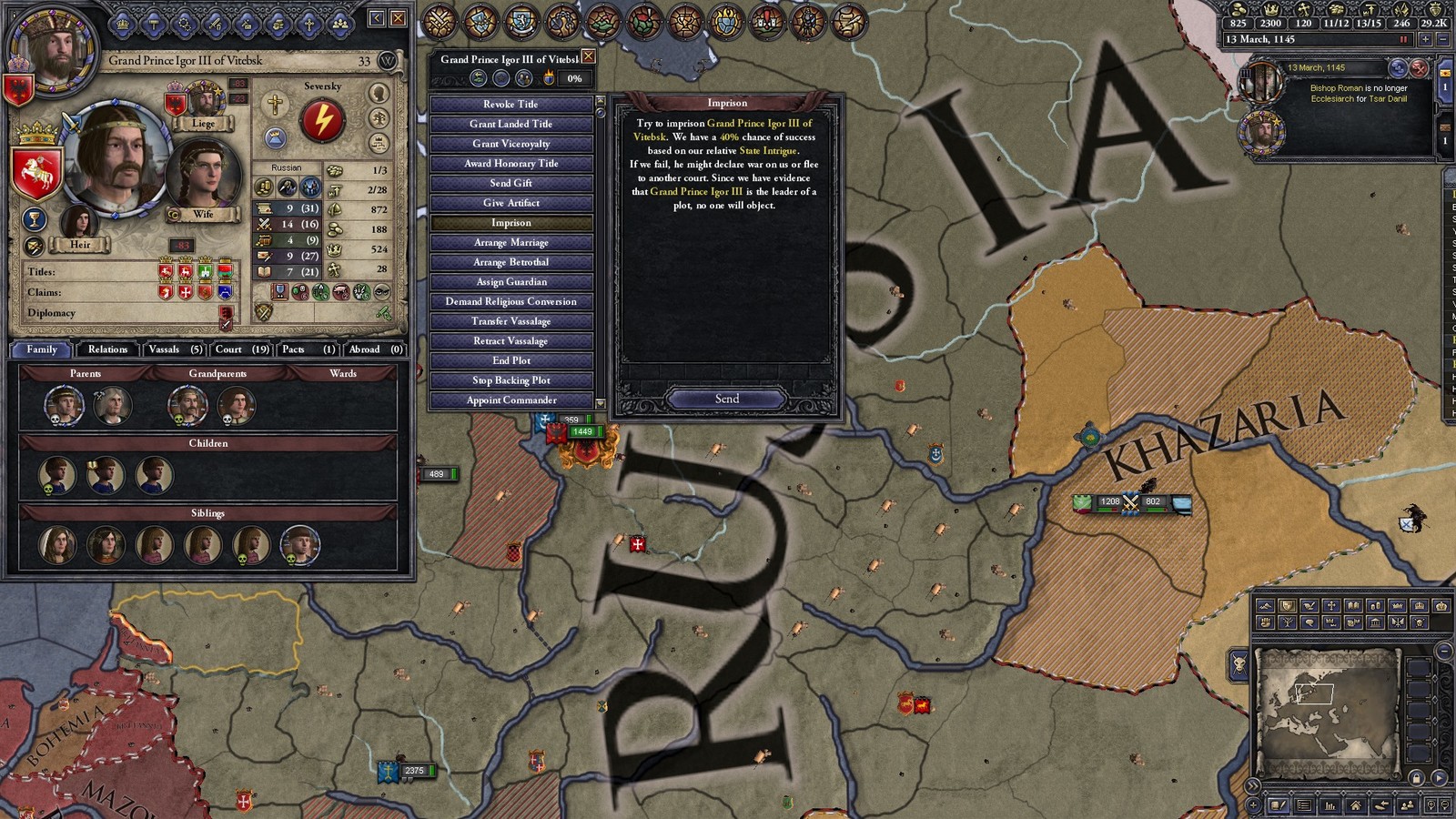The height and width of the screenshot is (819, 1456).
Task: Choose Demand Religious Conversion
Action: click(511, 301)
